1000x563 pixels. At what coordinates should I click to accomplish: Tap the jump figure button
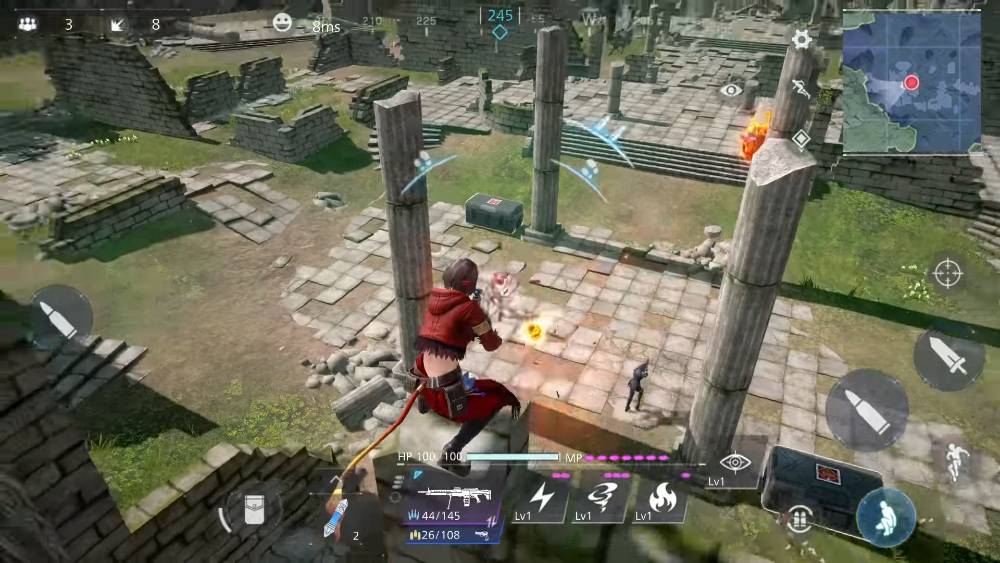pos(952,460)
